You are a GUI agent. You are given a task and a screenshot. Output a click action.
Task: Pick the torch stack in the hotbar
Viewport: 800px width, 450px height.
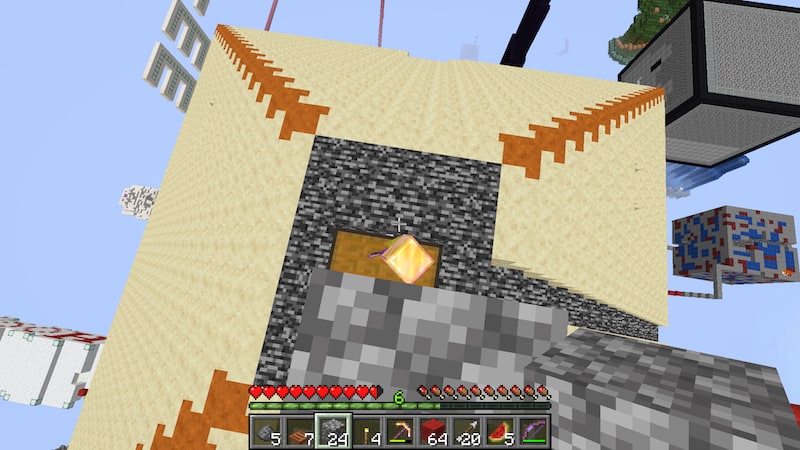tap(366, 432)
